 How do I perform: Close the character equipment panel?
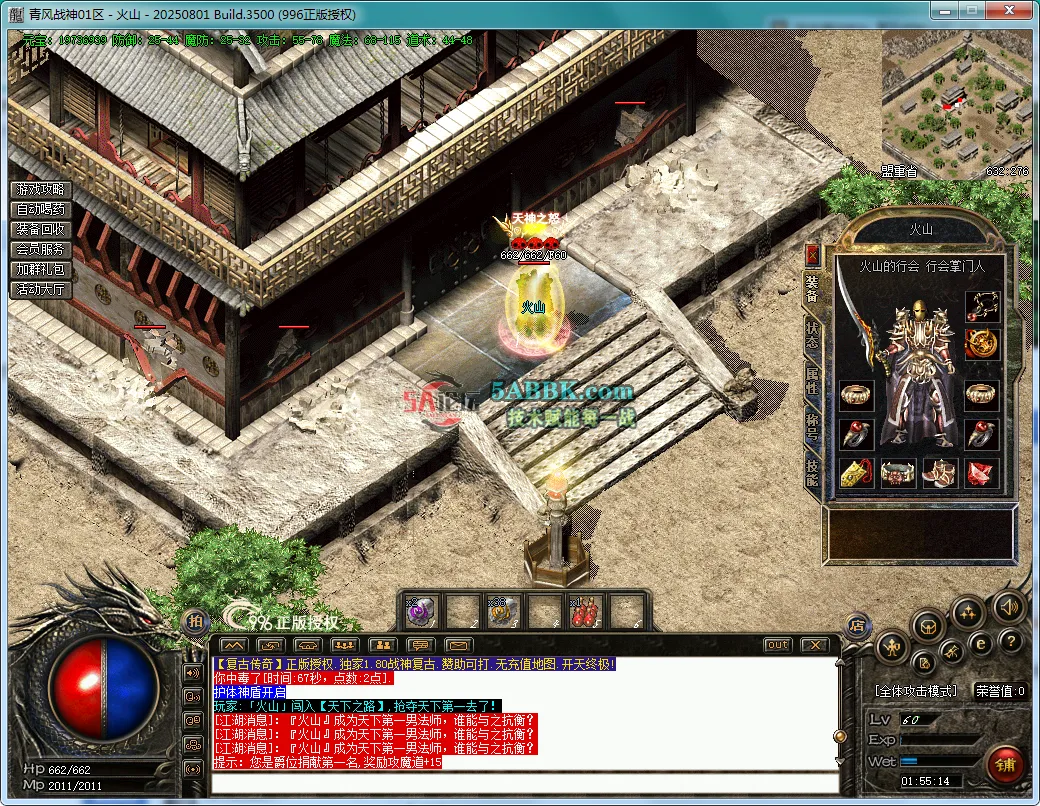[812, 254]
